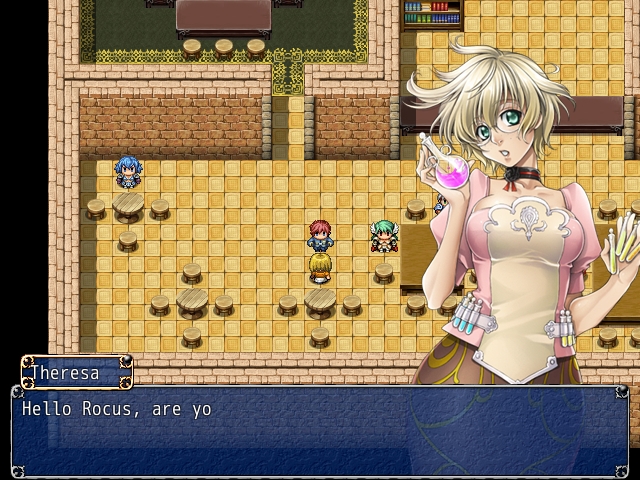Advance the Theresa dialogue message box
Screen dimensions: 640x480
tap(320, 431)
